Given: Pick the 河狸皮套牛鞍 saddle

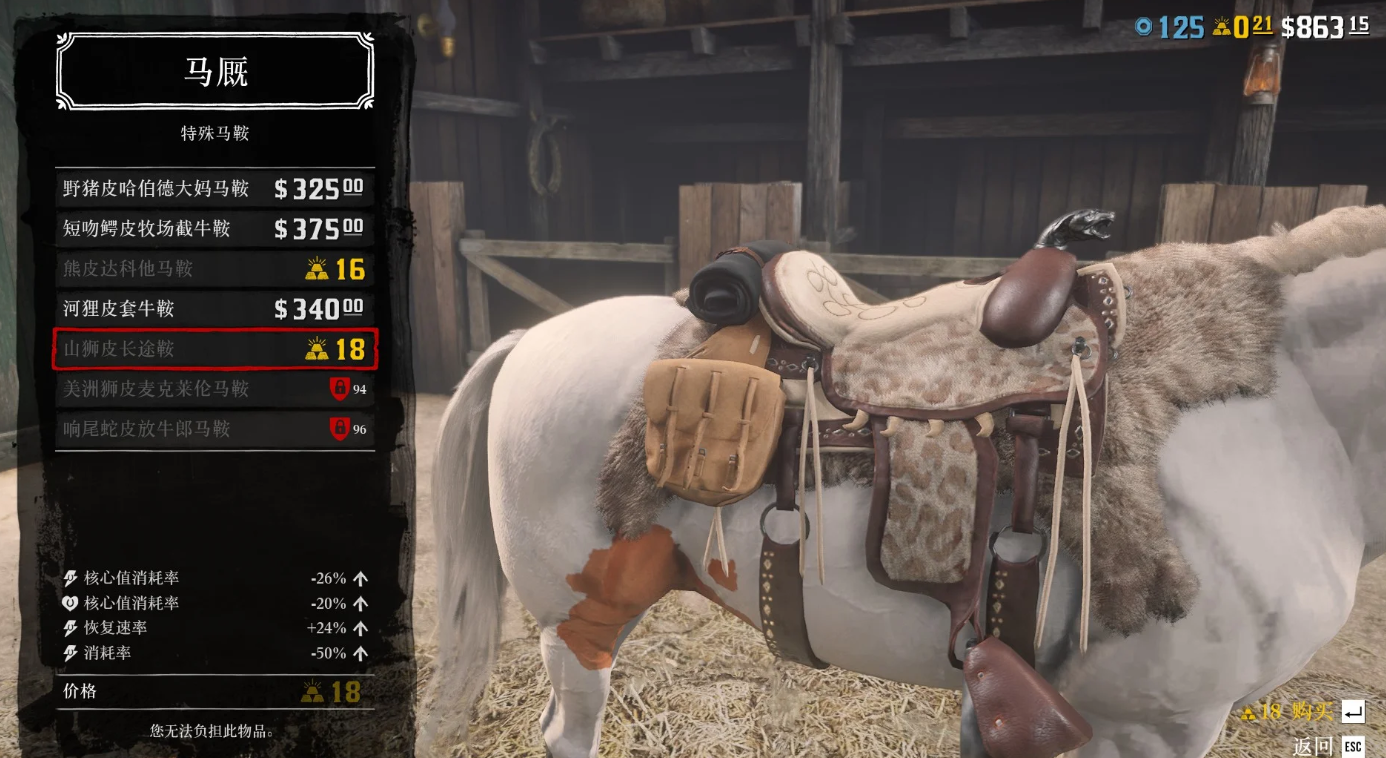Looking at the screenshot, I should (215, 309).
